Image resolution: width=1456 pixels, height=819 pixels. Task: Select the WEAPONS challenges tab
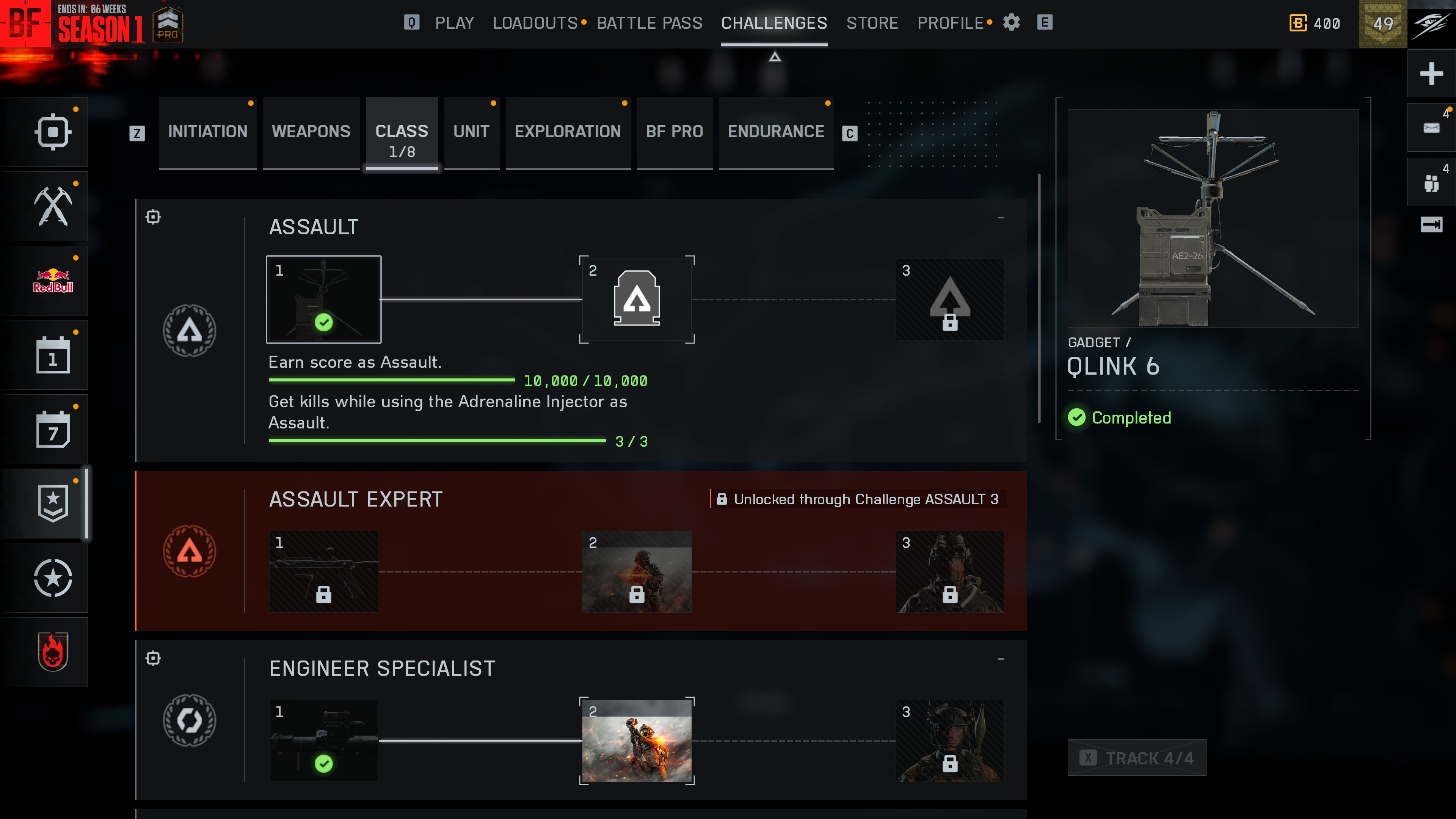tap(311, 132)
